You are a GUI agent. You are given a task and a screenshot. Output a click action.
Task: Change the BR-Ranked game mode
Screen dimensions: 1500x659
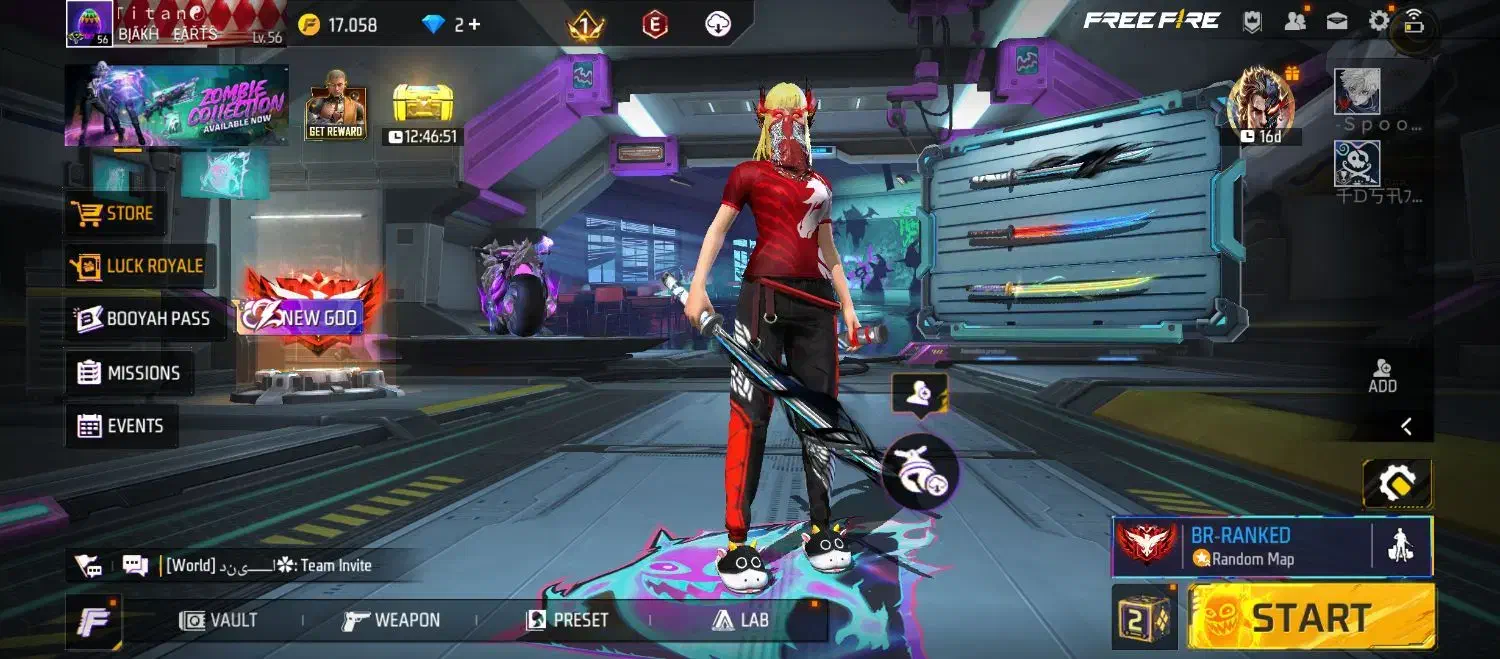1241,546
